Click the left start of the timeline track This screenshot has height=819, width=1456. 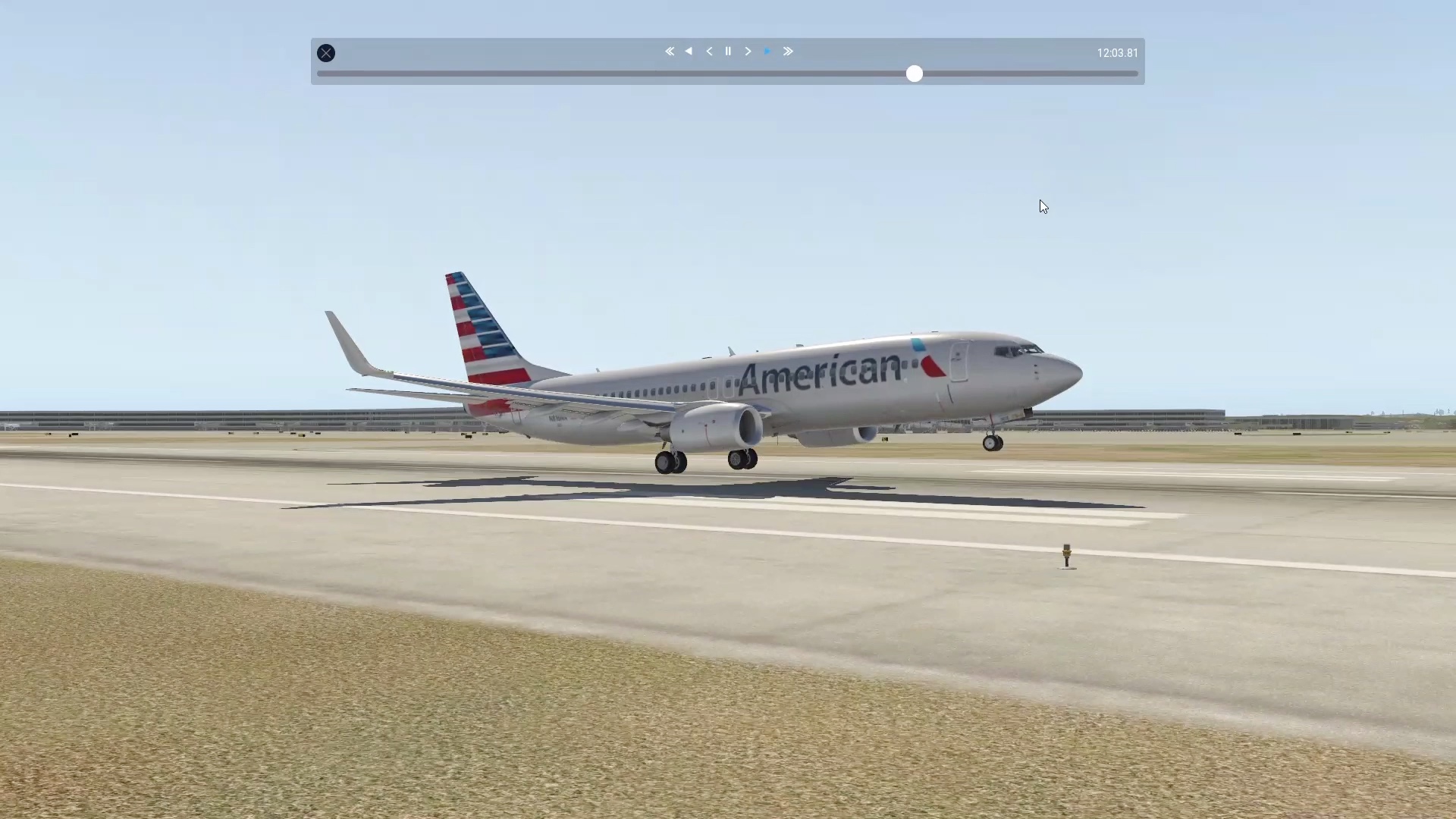pos(320,74)
